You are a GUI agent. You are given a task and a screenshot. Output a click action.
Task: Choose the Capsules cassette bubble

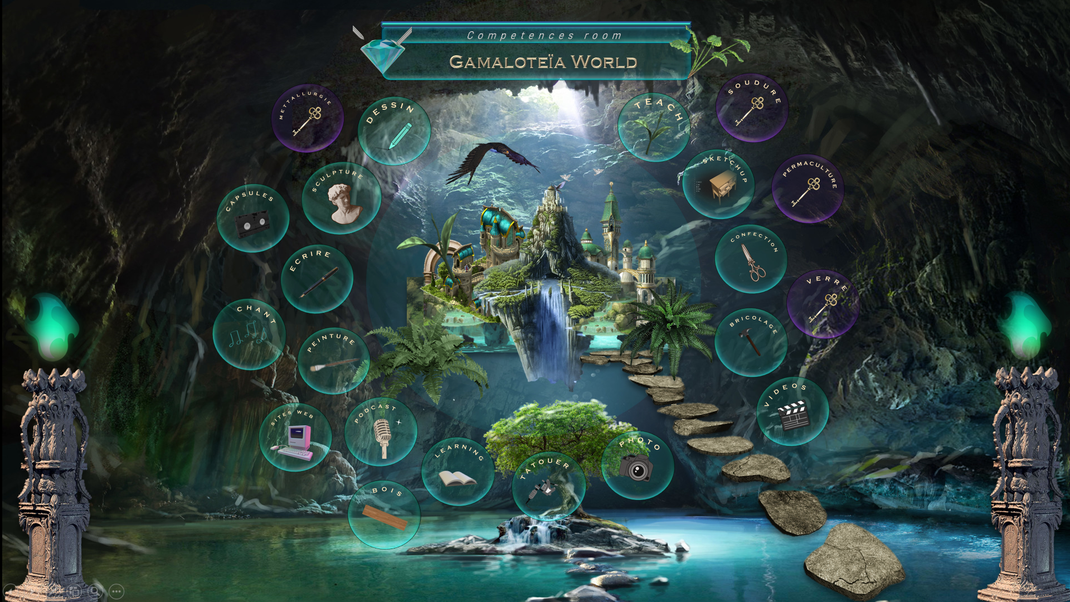tap(252, 218)
